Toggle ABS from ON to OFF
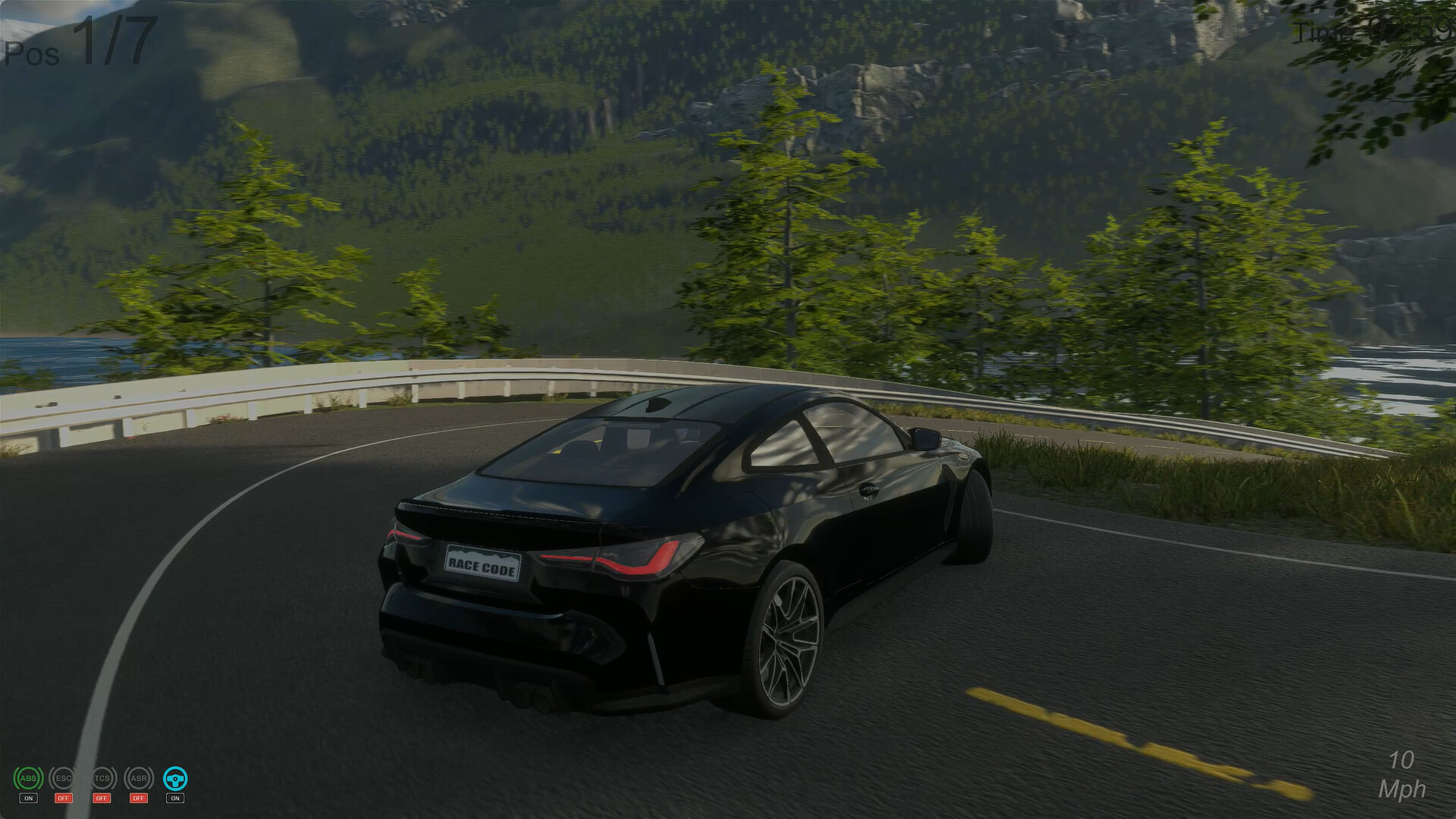Screen dimensions: 1456x819 tap(28, 798)
